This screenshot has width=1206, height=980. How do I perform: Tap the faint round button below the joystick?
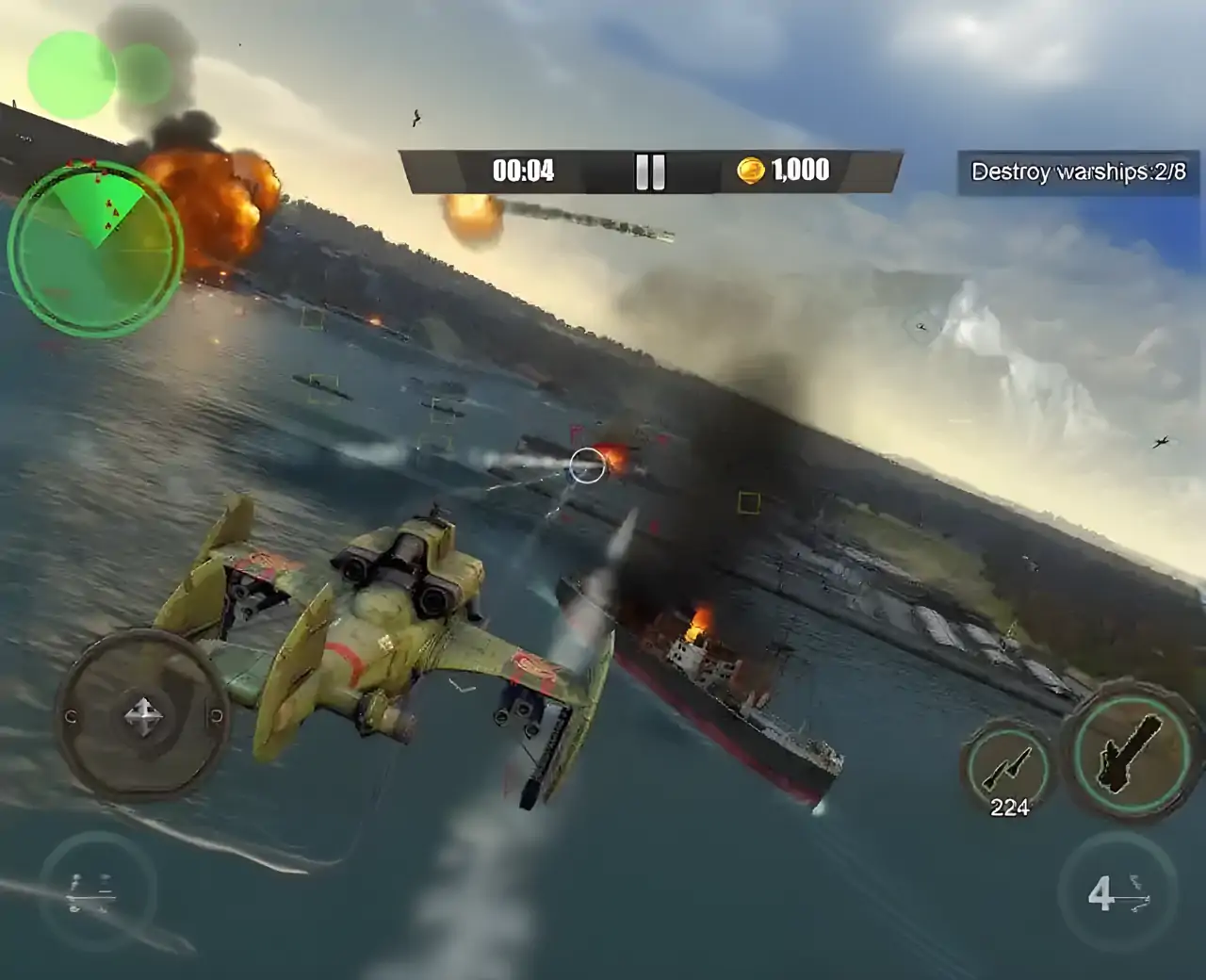(97, 890)
